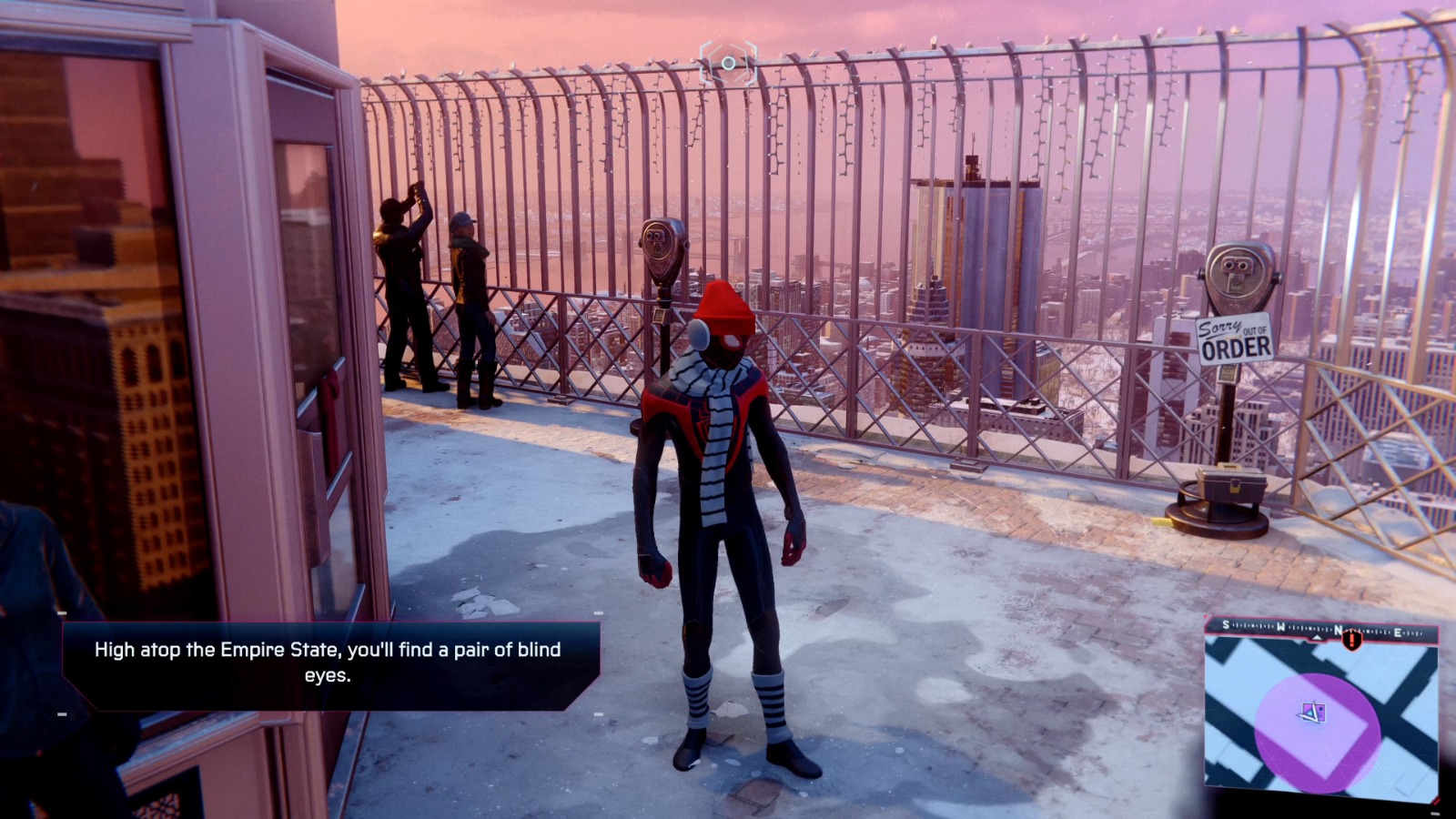Image resolution: width=1456 pixels, height=819 pixels.
Task: Select Miles Morales' red beanie
Action: coord(723,305)
